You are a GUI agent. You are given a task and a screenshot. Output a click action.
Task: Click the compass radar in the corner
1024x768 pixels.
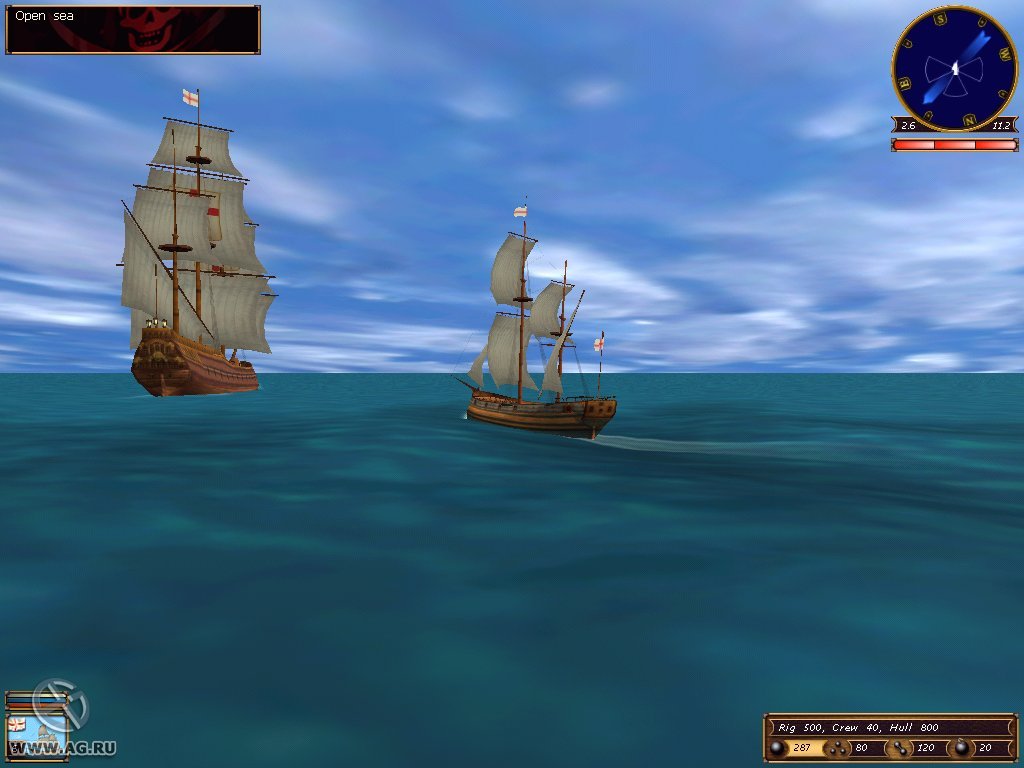954,68
